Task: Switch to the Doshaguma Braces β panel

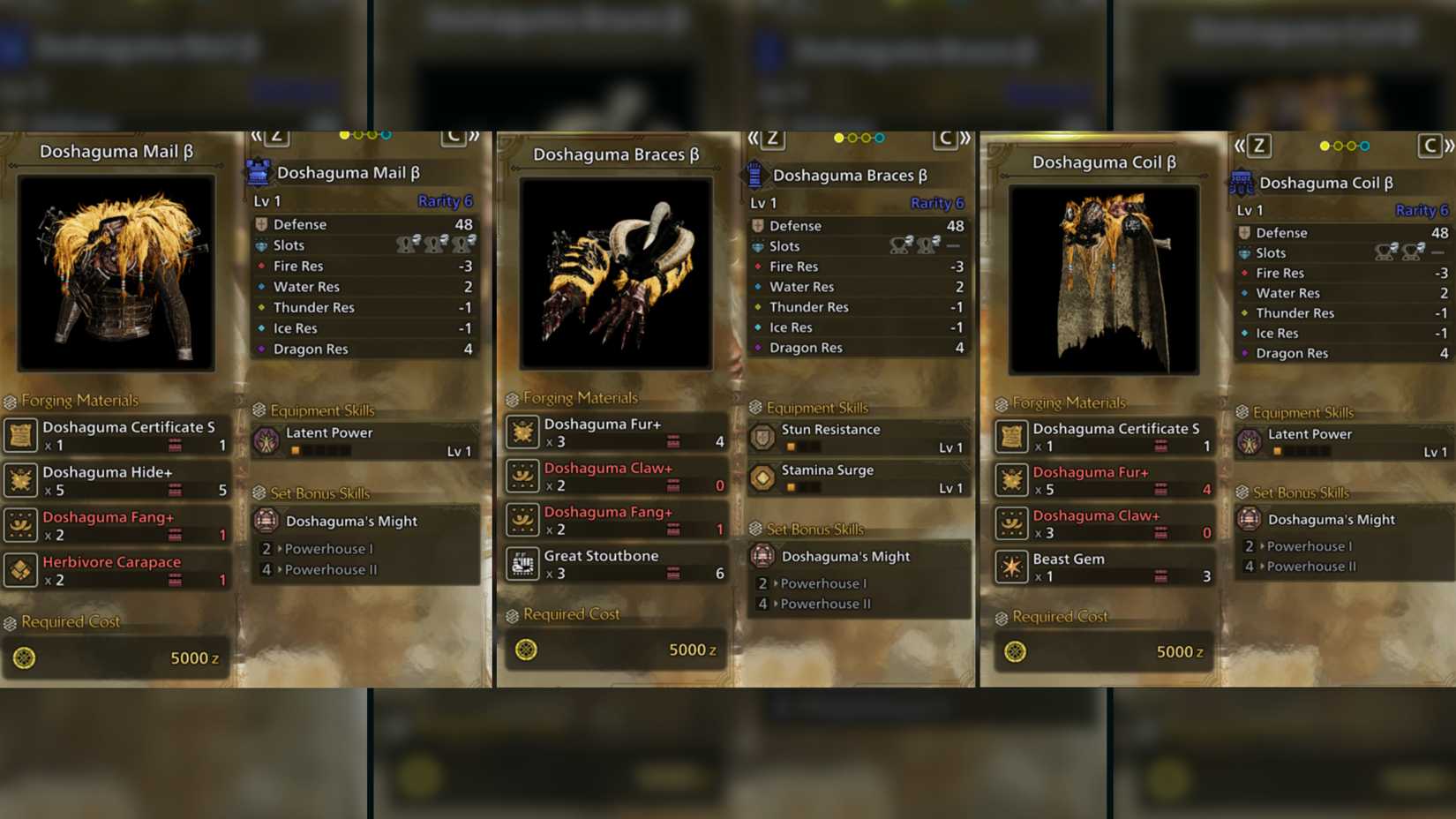Action: coord(615,154)
